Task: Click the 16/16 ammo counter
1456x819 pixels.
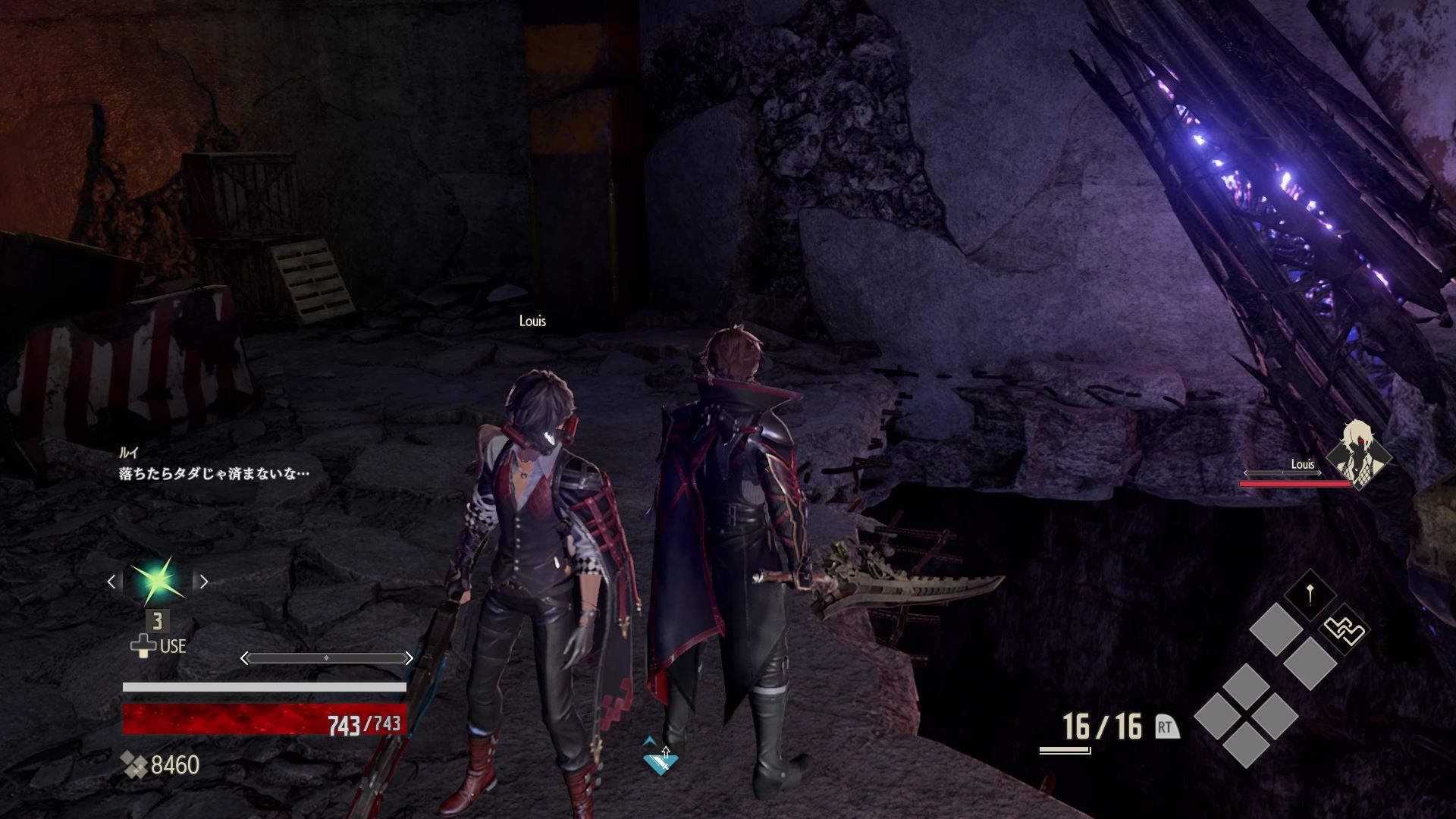Action: [x=1101, y=726]
